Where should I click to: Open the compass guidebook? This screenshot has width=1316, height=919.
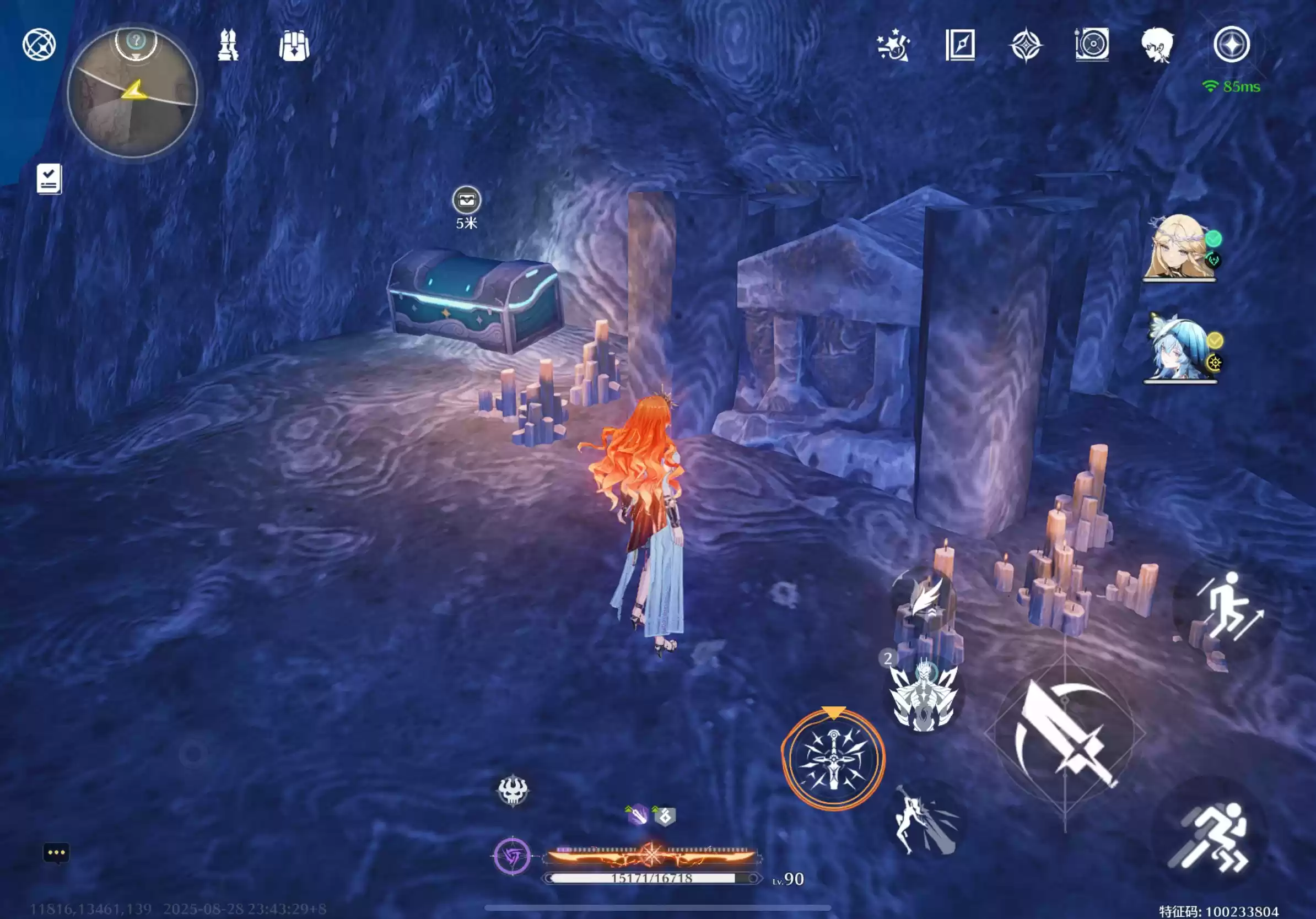click(960, 45)
